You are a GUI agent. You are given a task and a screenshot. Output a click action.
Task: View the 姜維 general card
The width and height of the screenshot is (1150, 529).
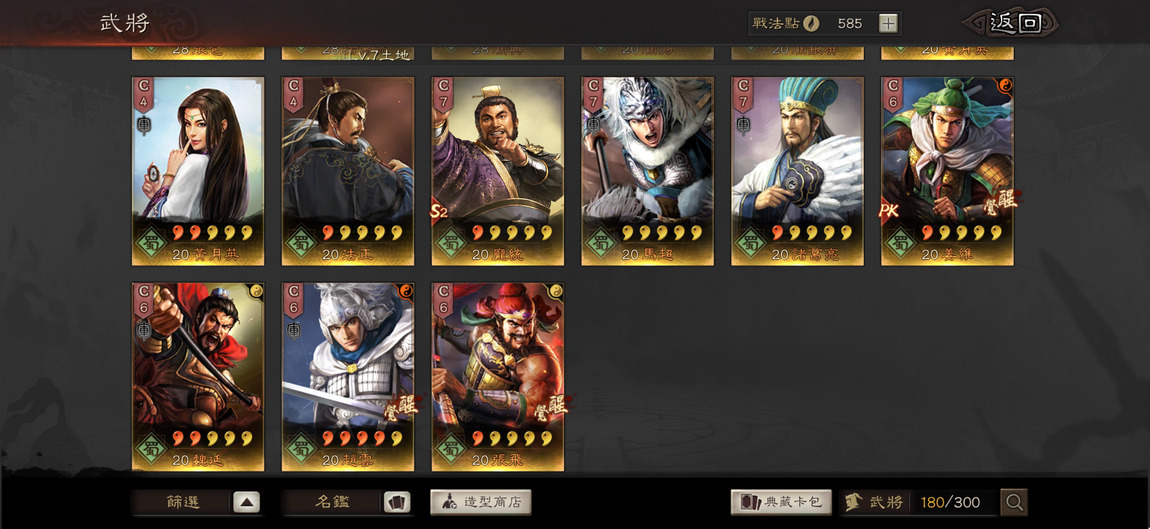[x=947, y=171]
